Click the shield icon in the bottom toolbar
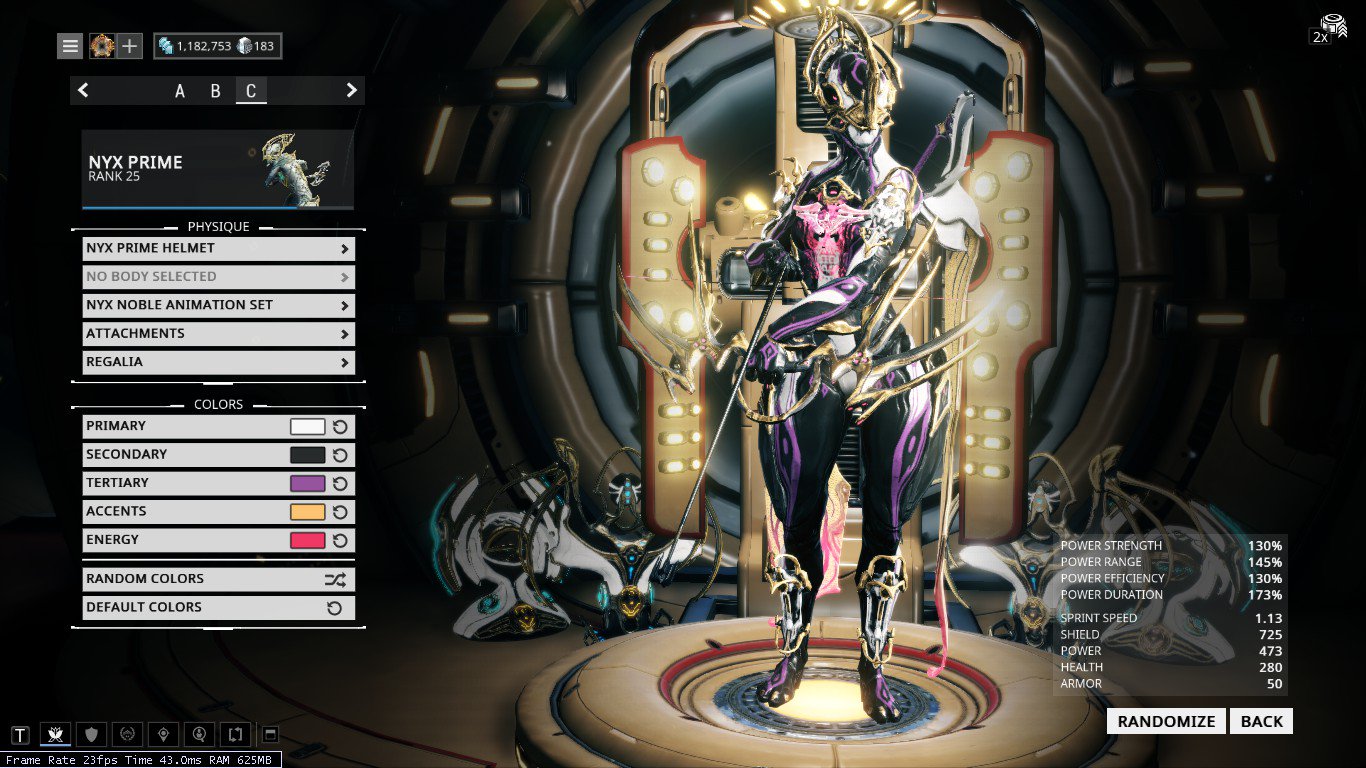Screen dimensions: 1366x768 (90, 733)
